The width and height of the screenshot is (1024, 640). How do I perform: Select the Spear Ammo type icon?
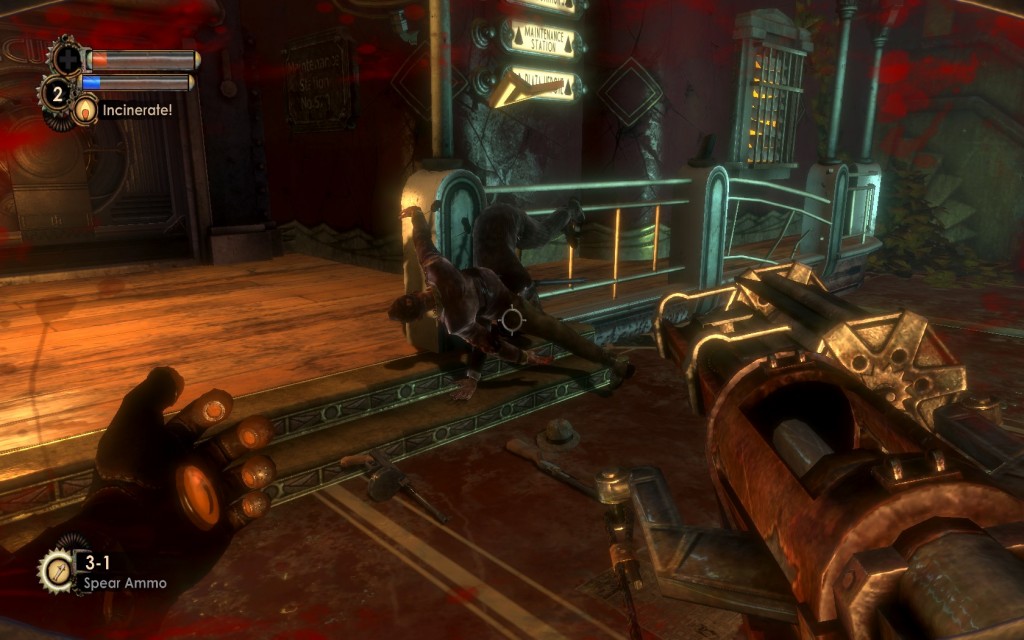[55, 570]
